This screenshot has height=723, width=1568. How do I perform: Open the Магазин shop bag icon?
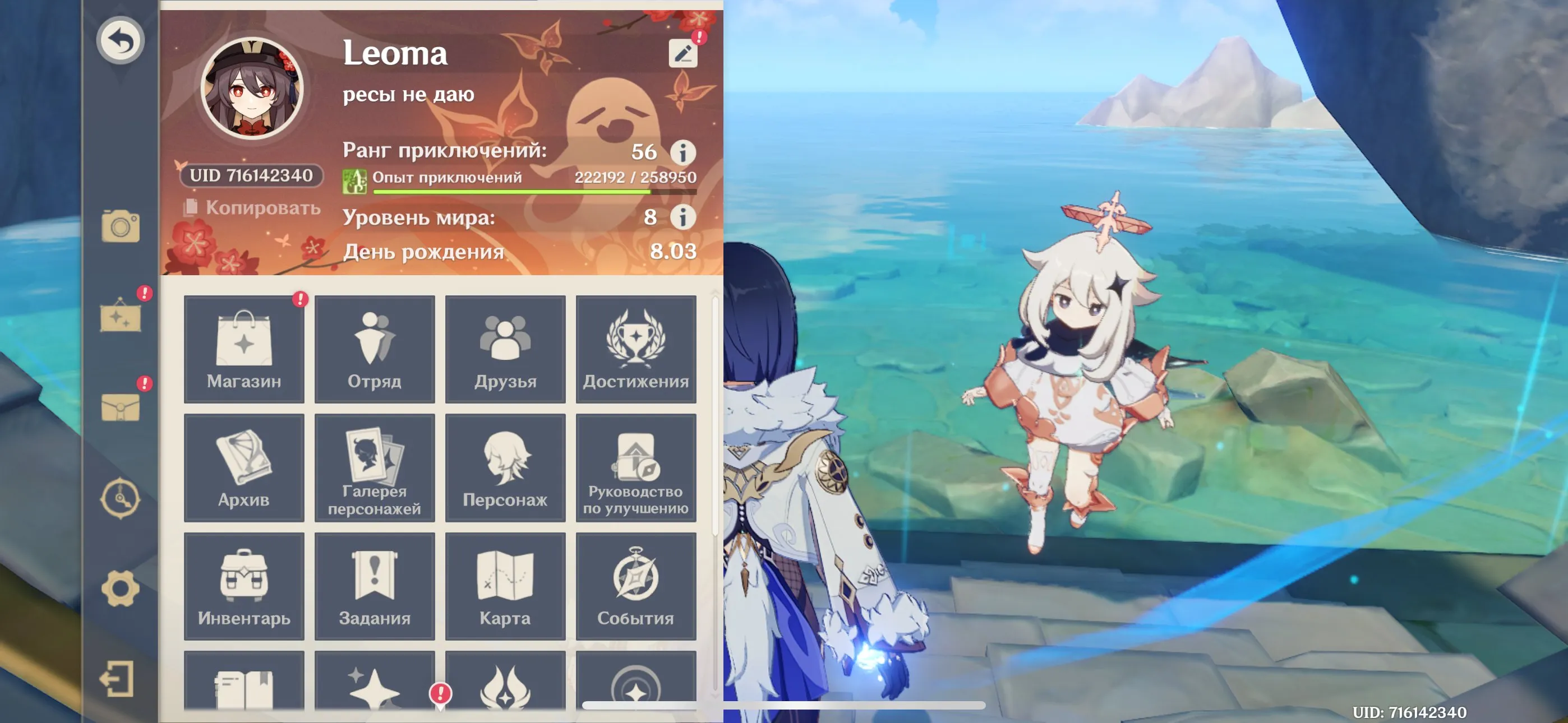pos(243,347)
